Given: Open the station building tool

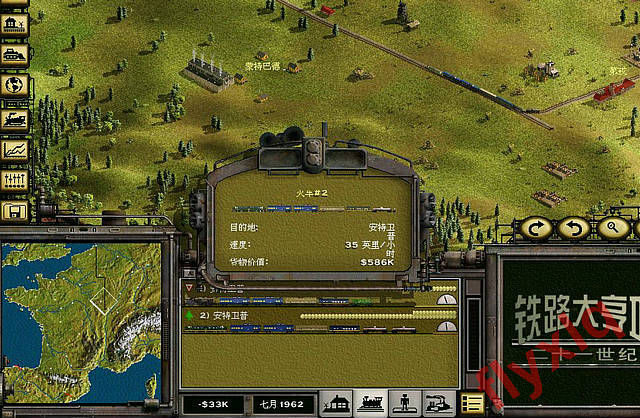Looking at the screenshot, I should click(15, 20).
